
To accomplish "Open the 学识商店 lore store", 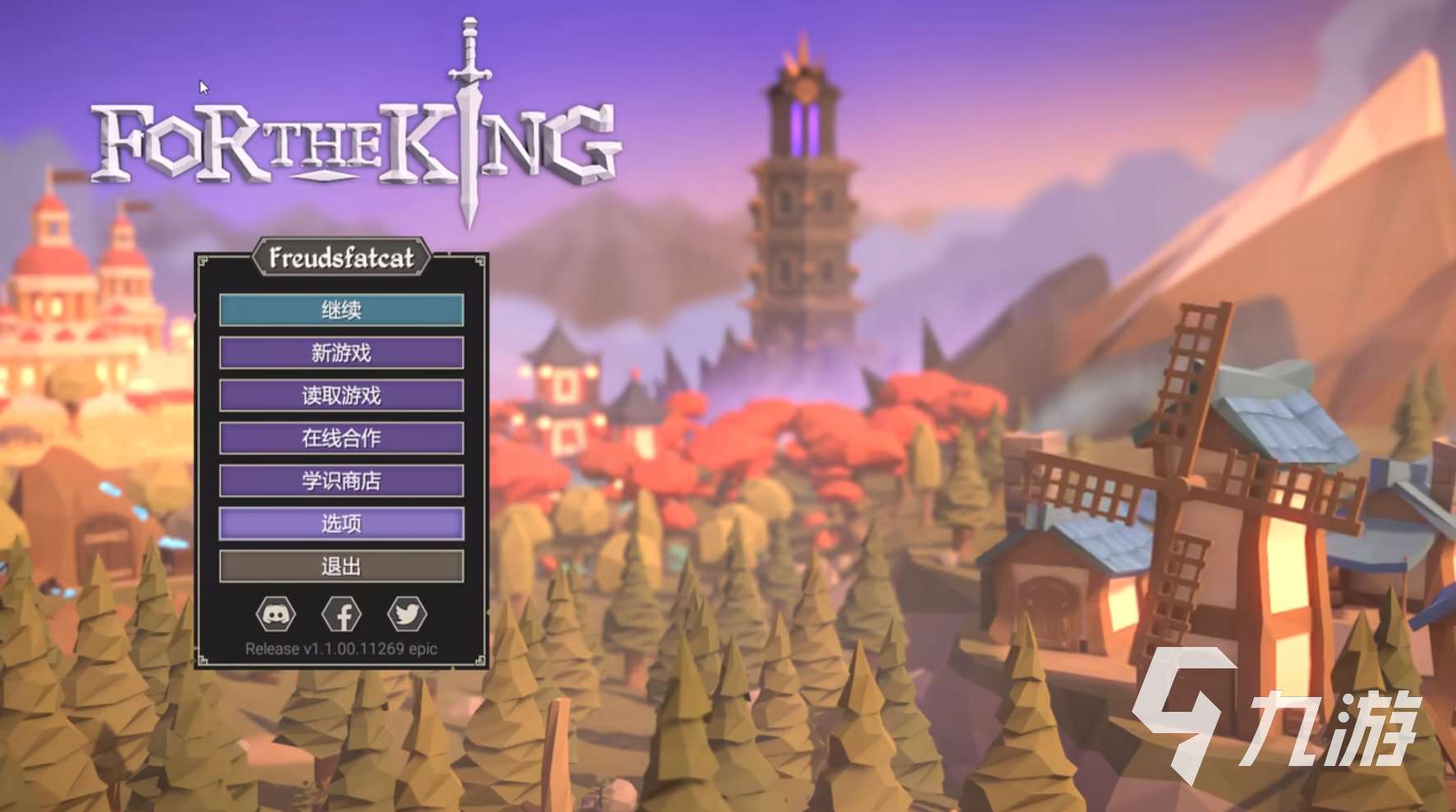I will 341,481.
